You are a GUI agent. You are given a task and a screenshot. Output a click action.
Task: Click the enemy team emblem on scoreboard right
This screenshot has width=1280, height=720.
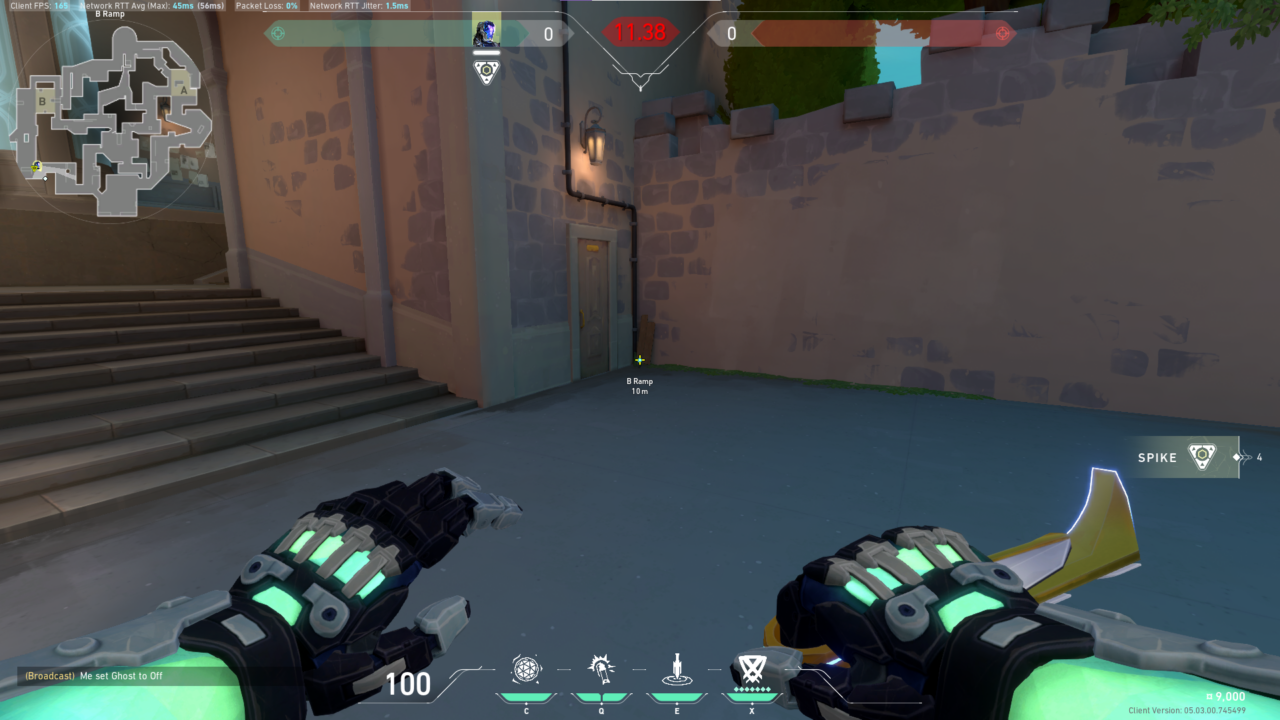tap(1003, 33)
